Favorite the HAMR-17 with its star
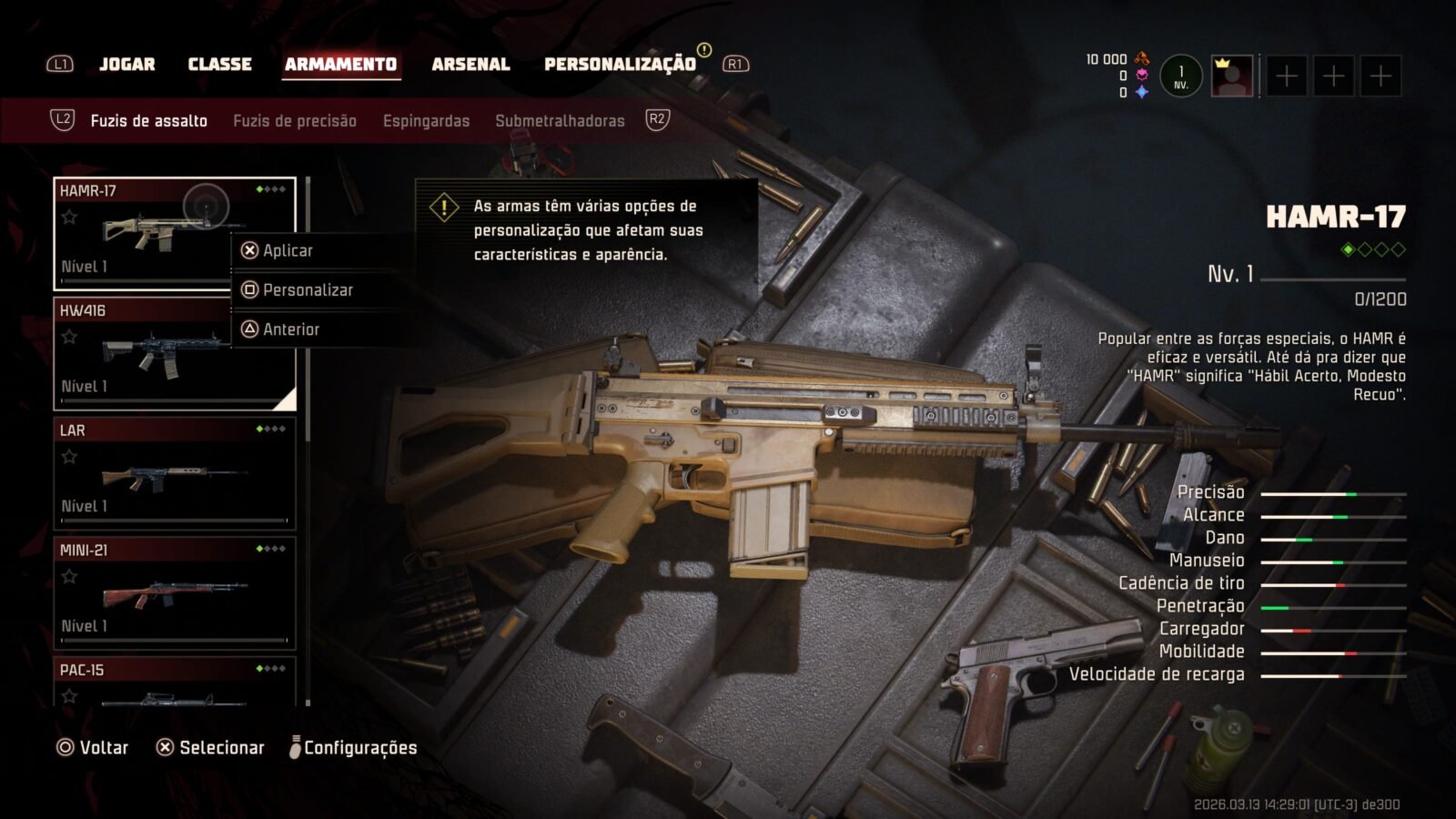Viewport: 1456px width, 819px height. click(x=69, y=217)
